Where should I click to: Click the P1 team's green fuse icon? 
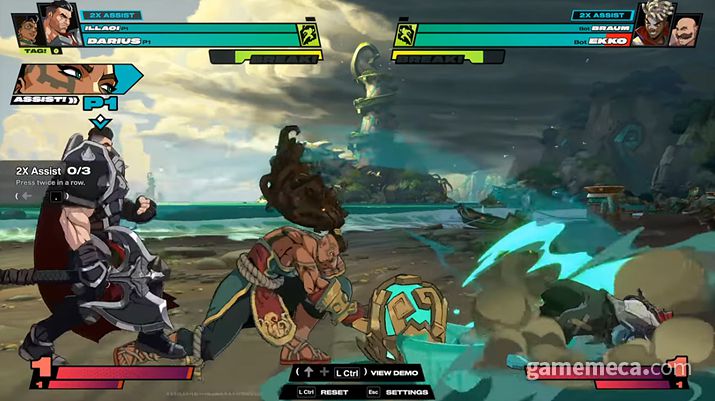tap(309, 35)
